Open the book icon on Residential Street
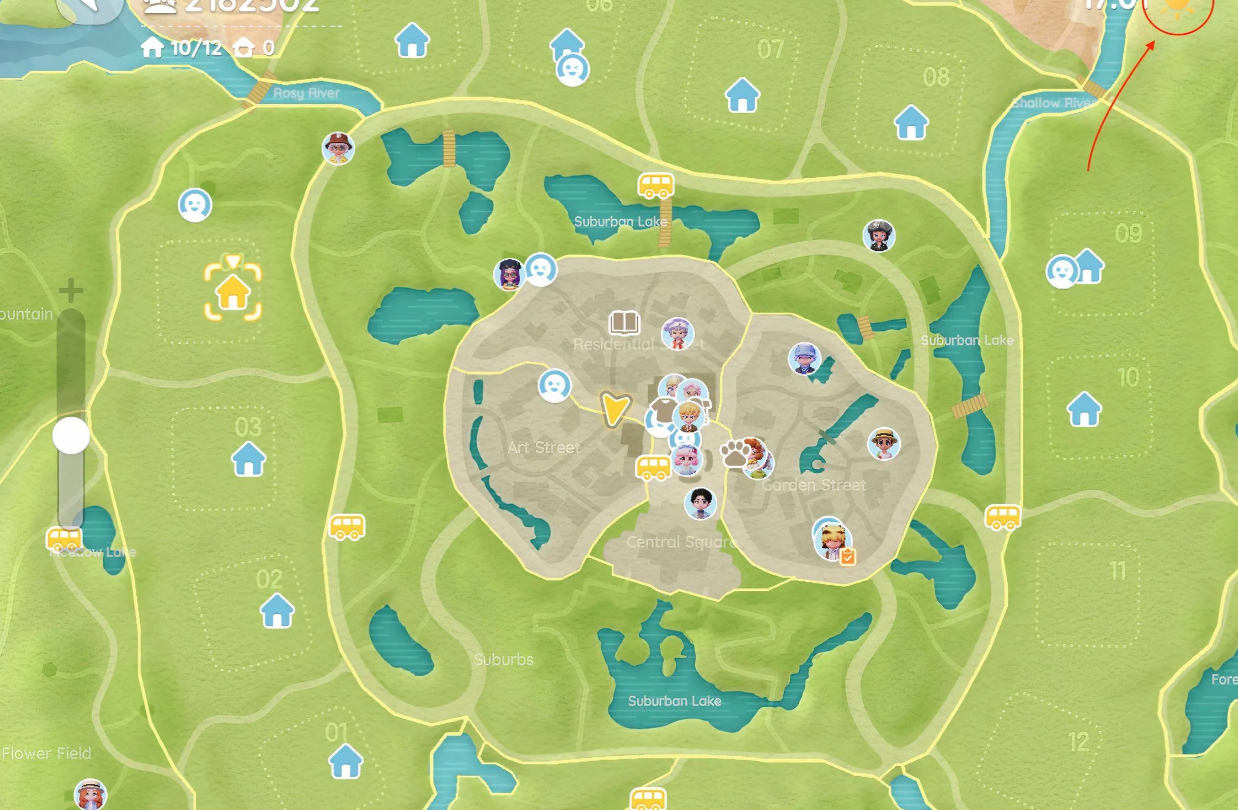Screen dimensions: 1238x810 click(624, 322)
